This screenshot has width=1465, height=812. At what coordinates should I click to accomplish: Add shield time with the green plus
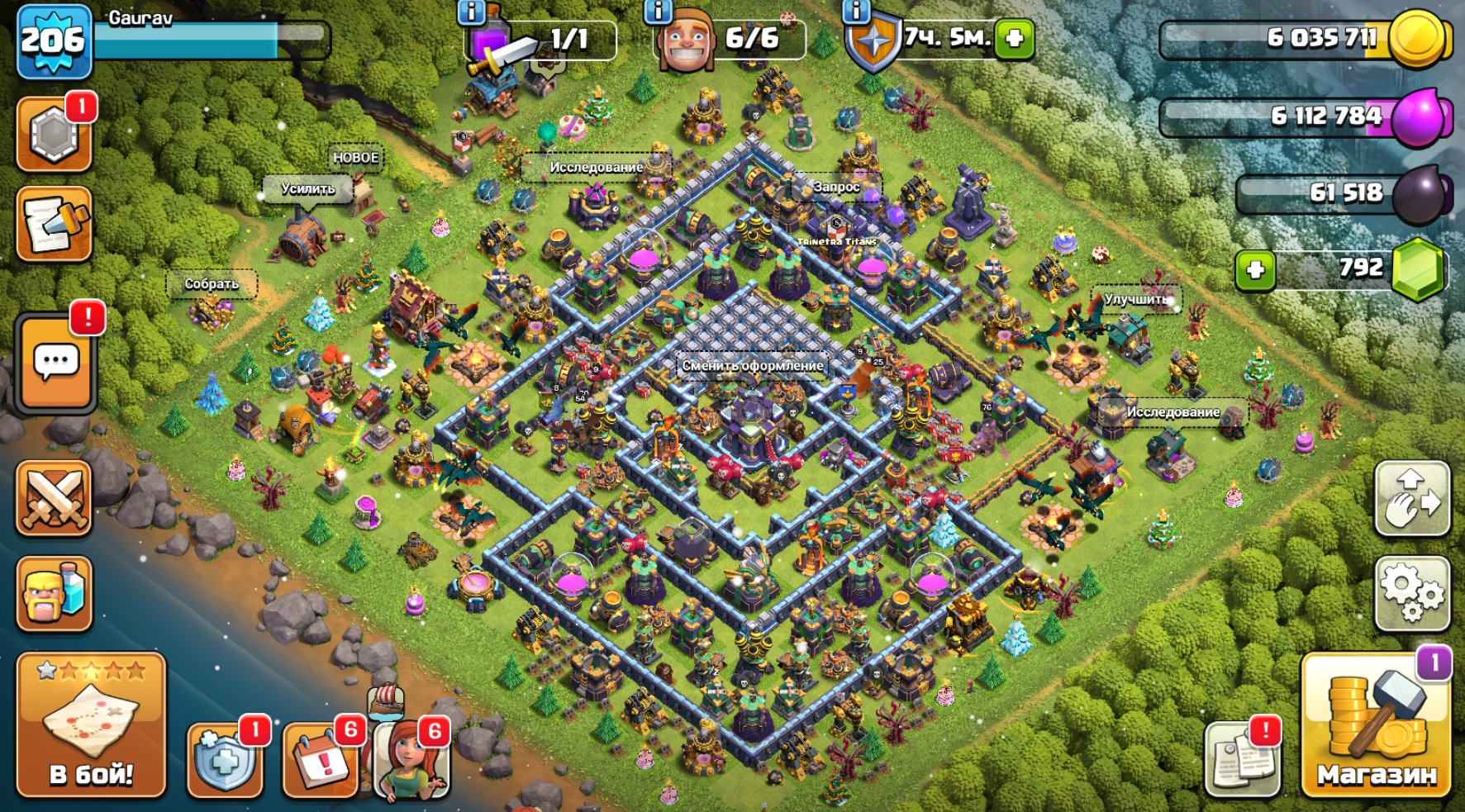(1015, 38)
